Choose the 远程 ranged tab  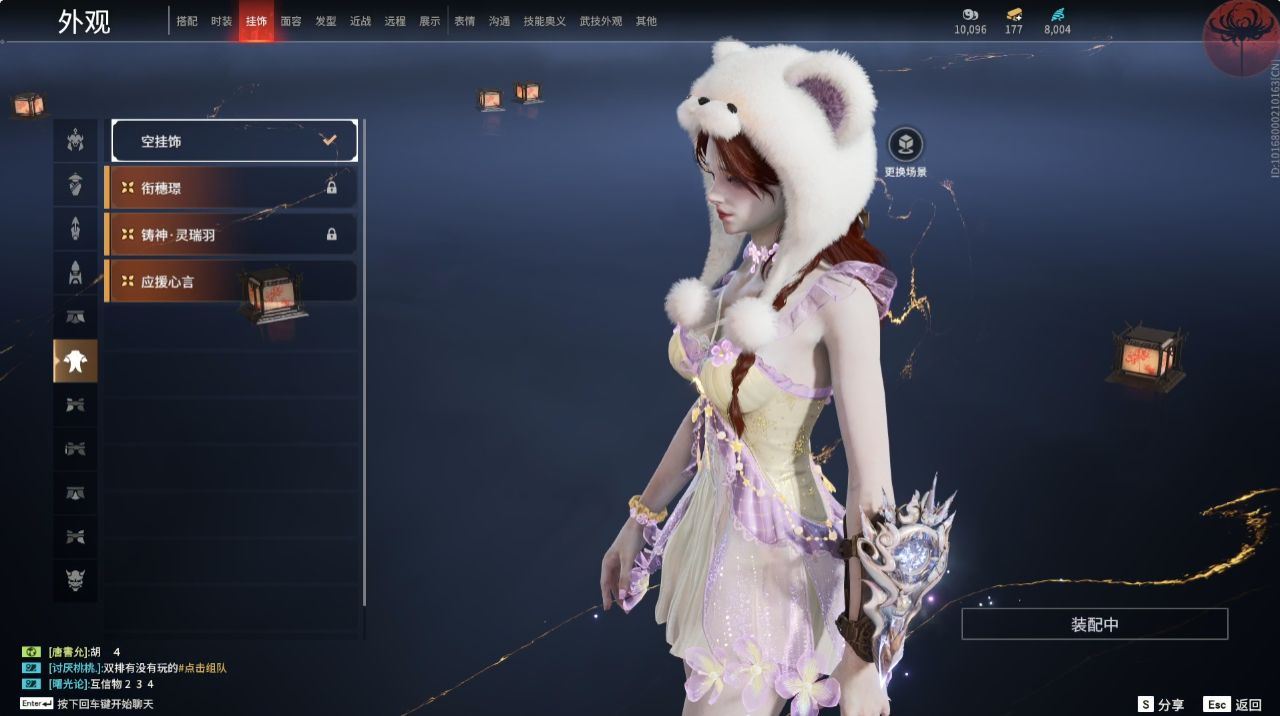[x=395, y=21]
